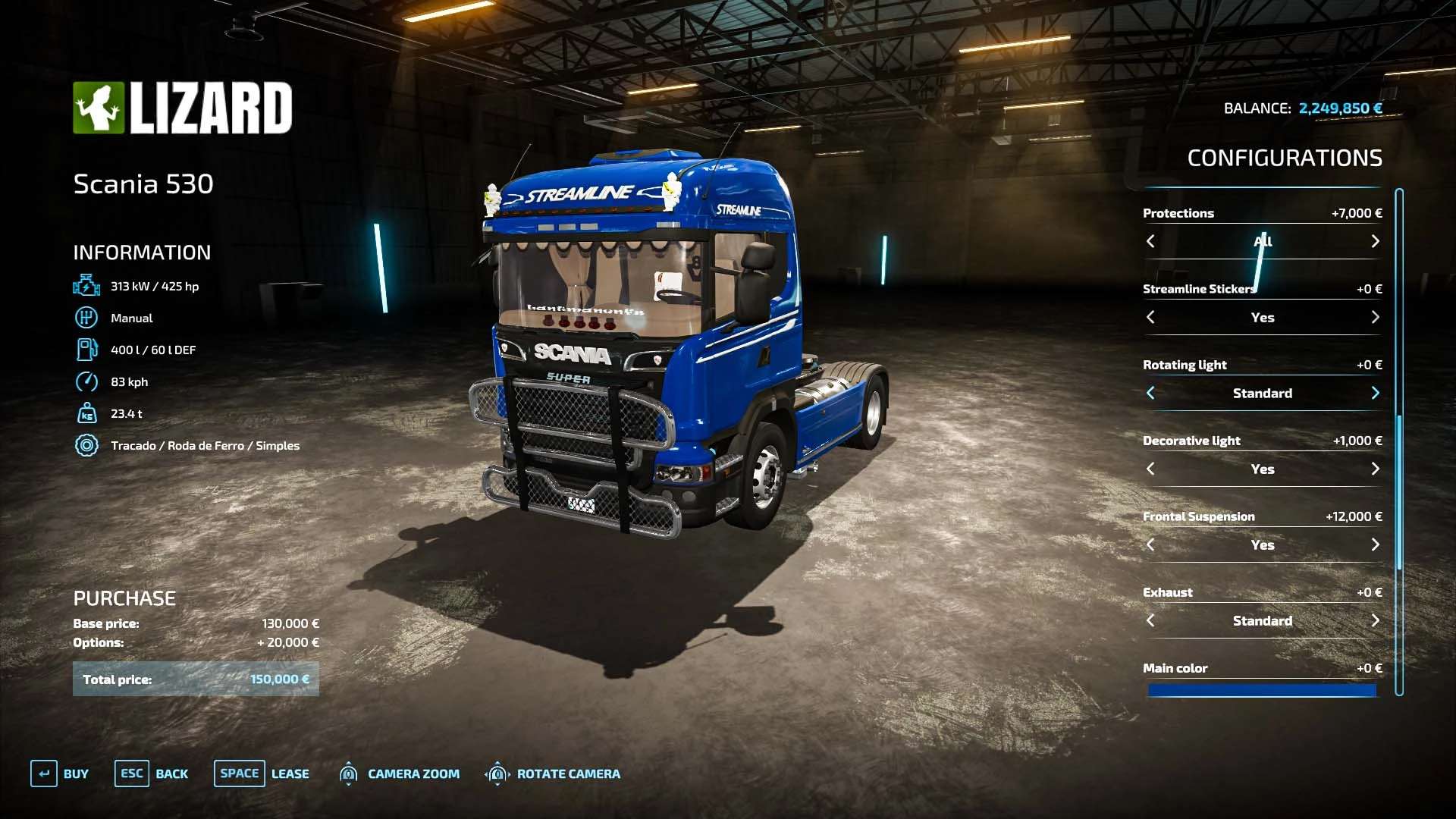The image size is (1456, 819).
Task: Open the blue Main color swatch
Action: (1262, 690)
